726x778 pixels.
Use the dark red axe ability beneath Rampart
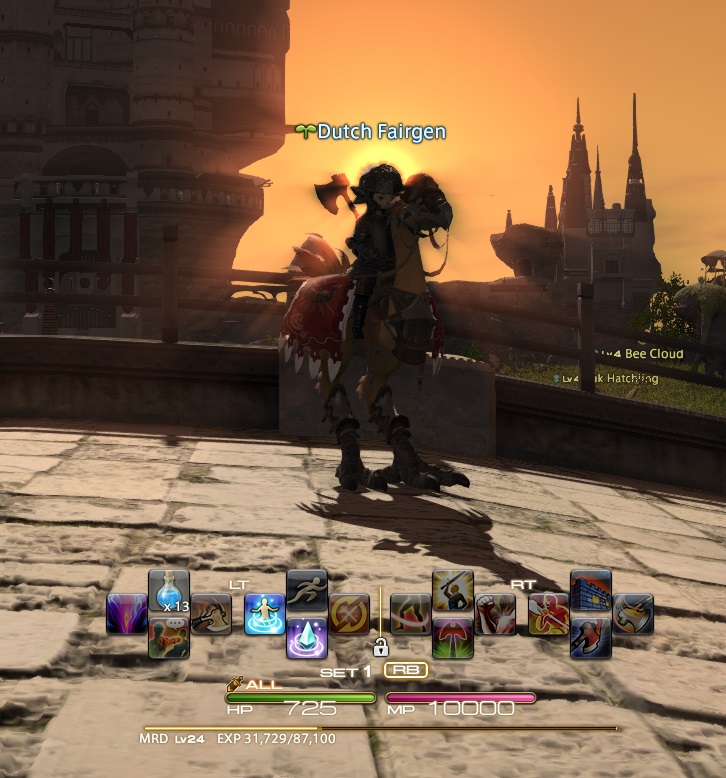[x=590, y=636]
